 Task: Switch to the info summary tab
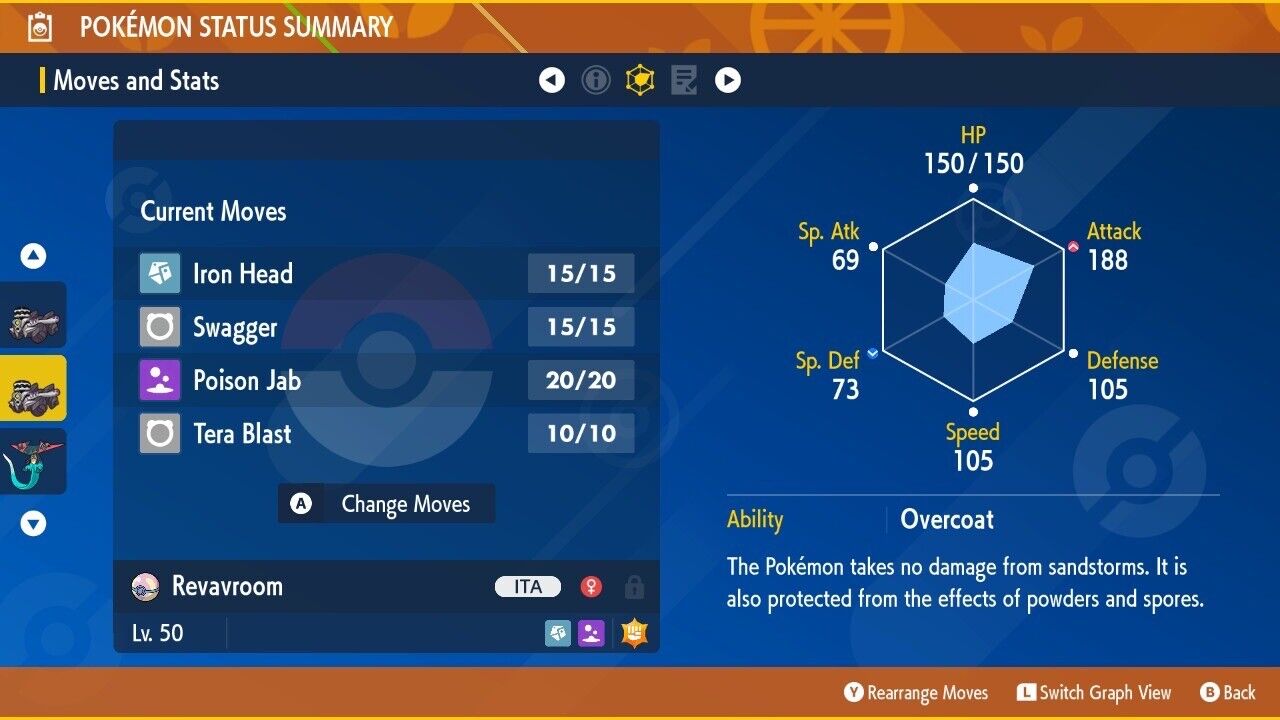(x=596, y=80)
